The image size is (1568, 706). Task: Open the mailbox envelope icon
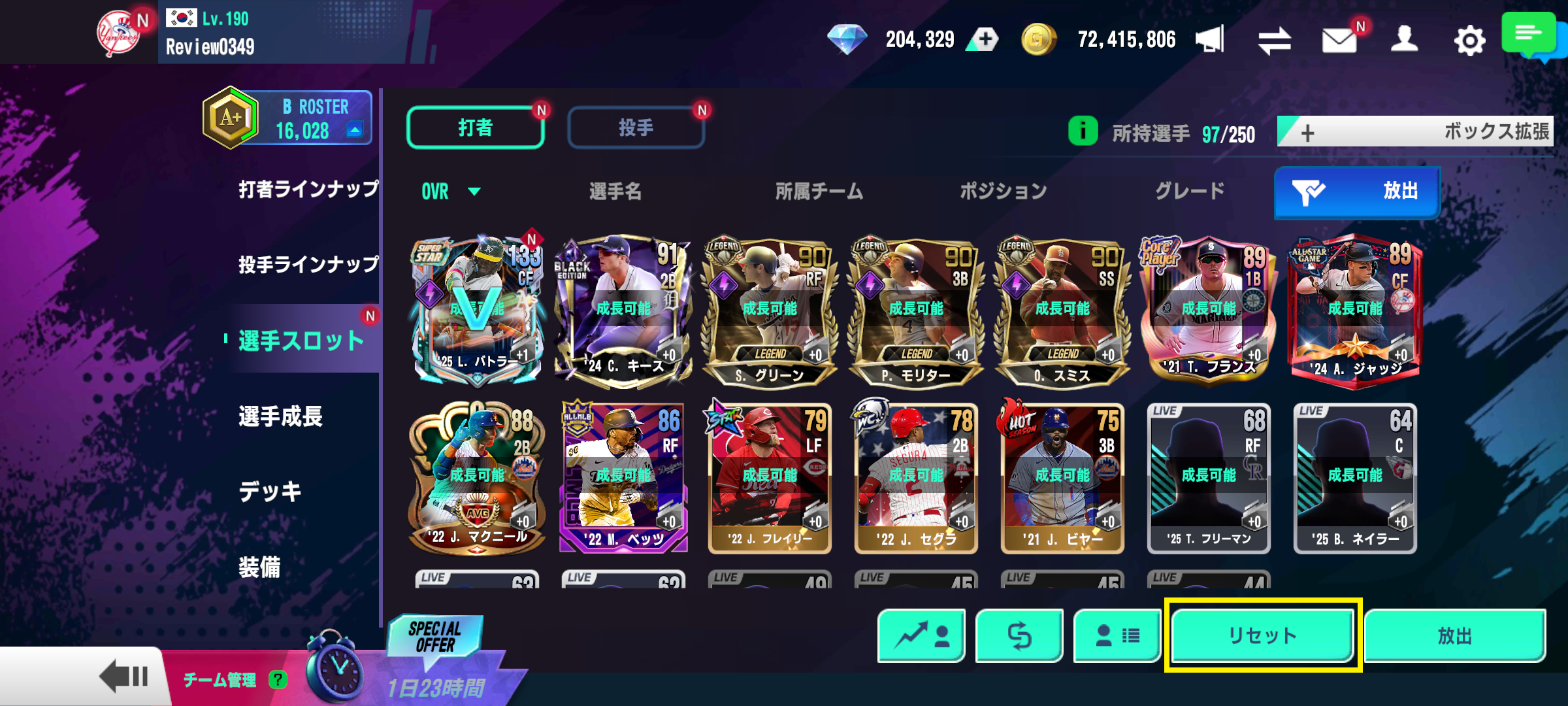click(x=1339, y=41)
